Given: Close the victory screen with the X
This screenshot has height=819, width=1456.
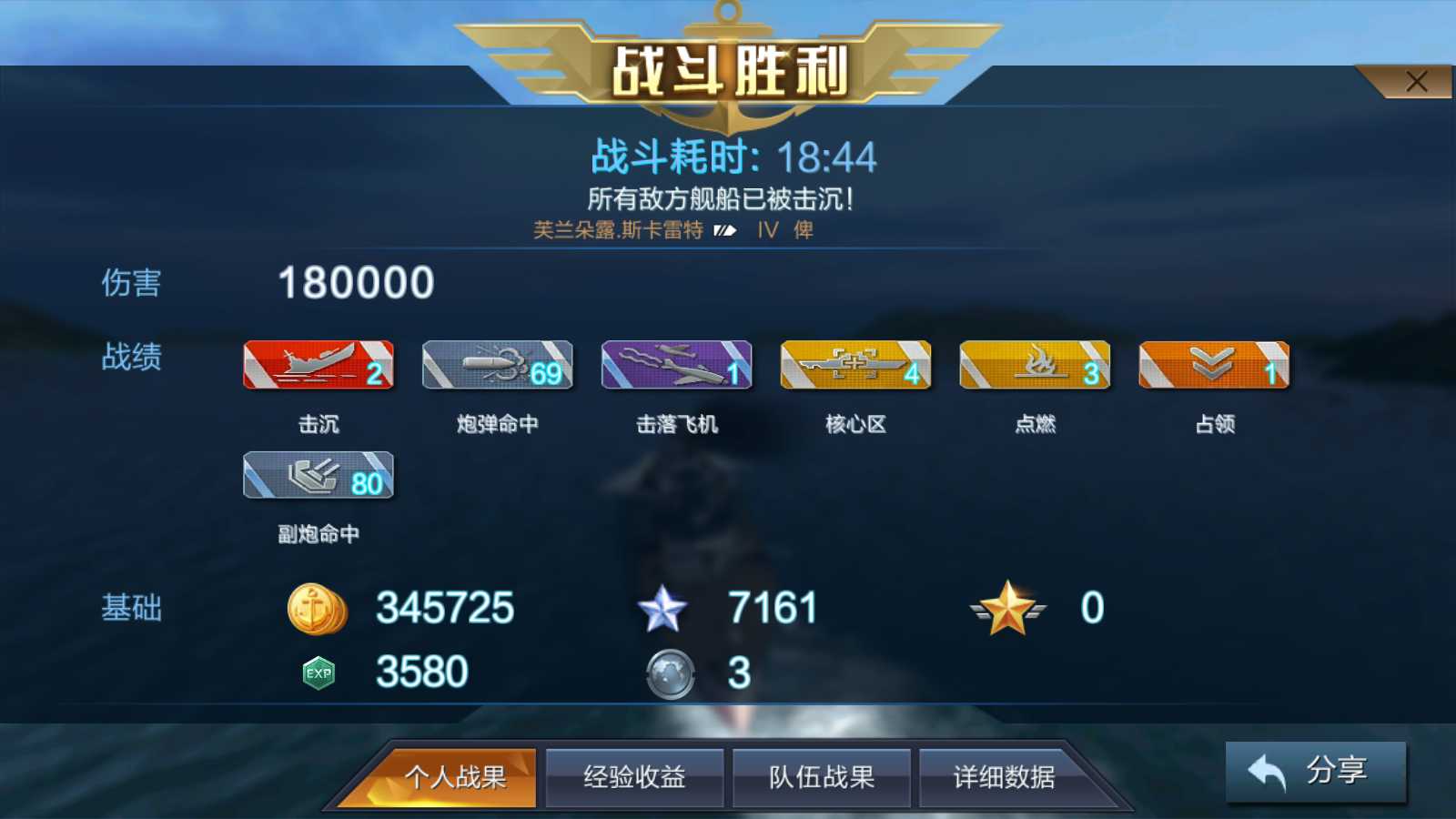Looking at the screenshot, I should (x=1417, y=81).
